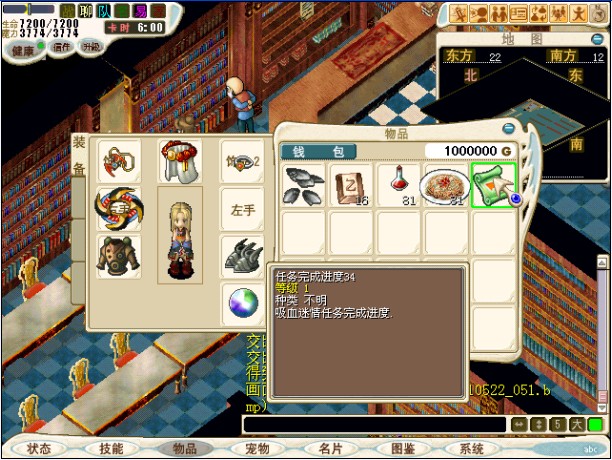Screen dimensions: 612x460
Task: Open the 技能 skills menu
Action: point(111,449)
